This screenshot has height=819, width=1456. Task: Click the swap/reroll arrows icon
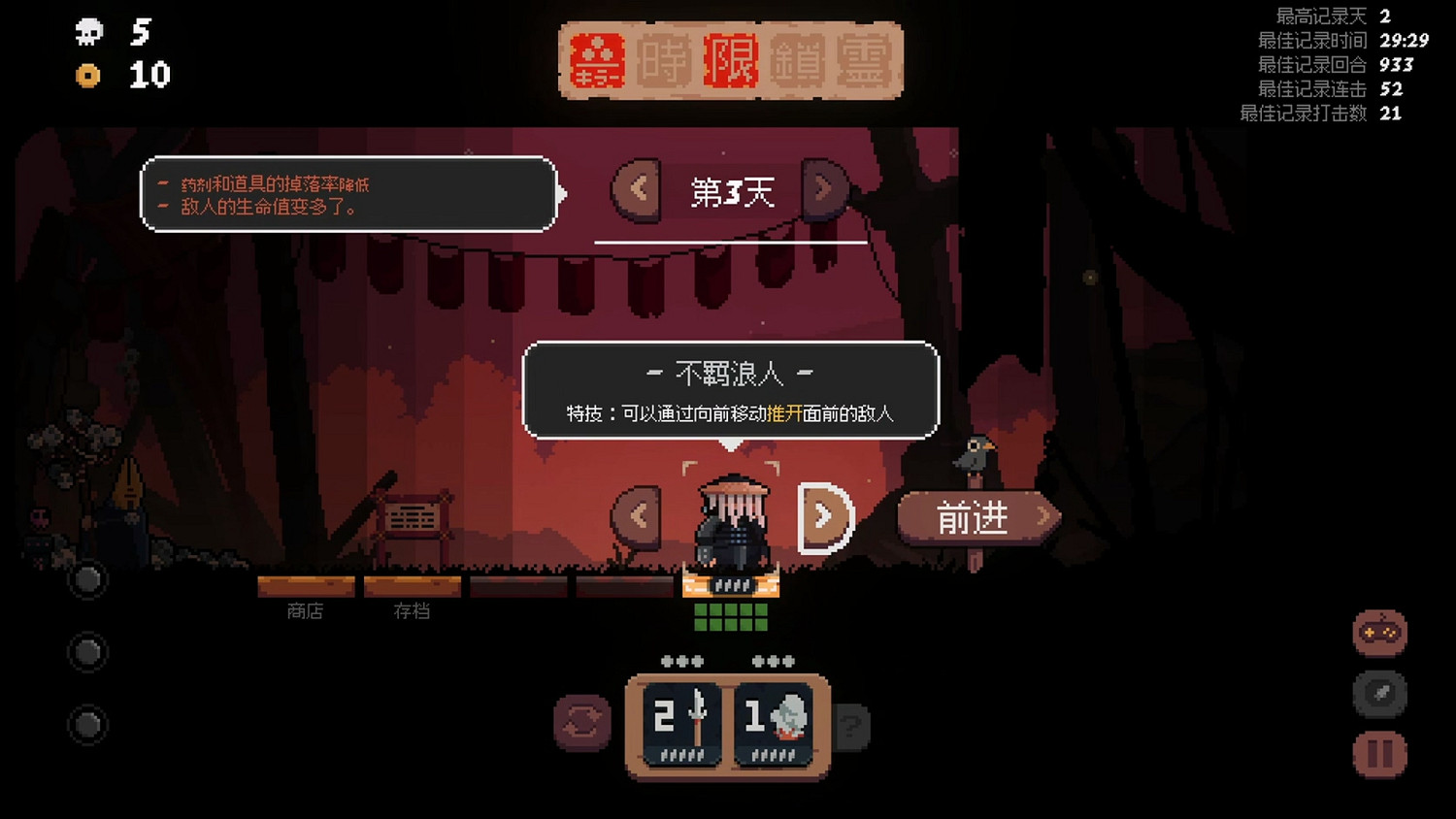(x=581, y=724)
